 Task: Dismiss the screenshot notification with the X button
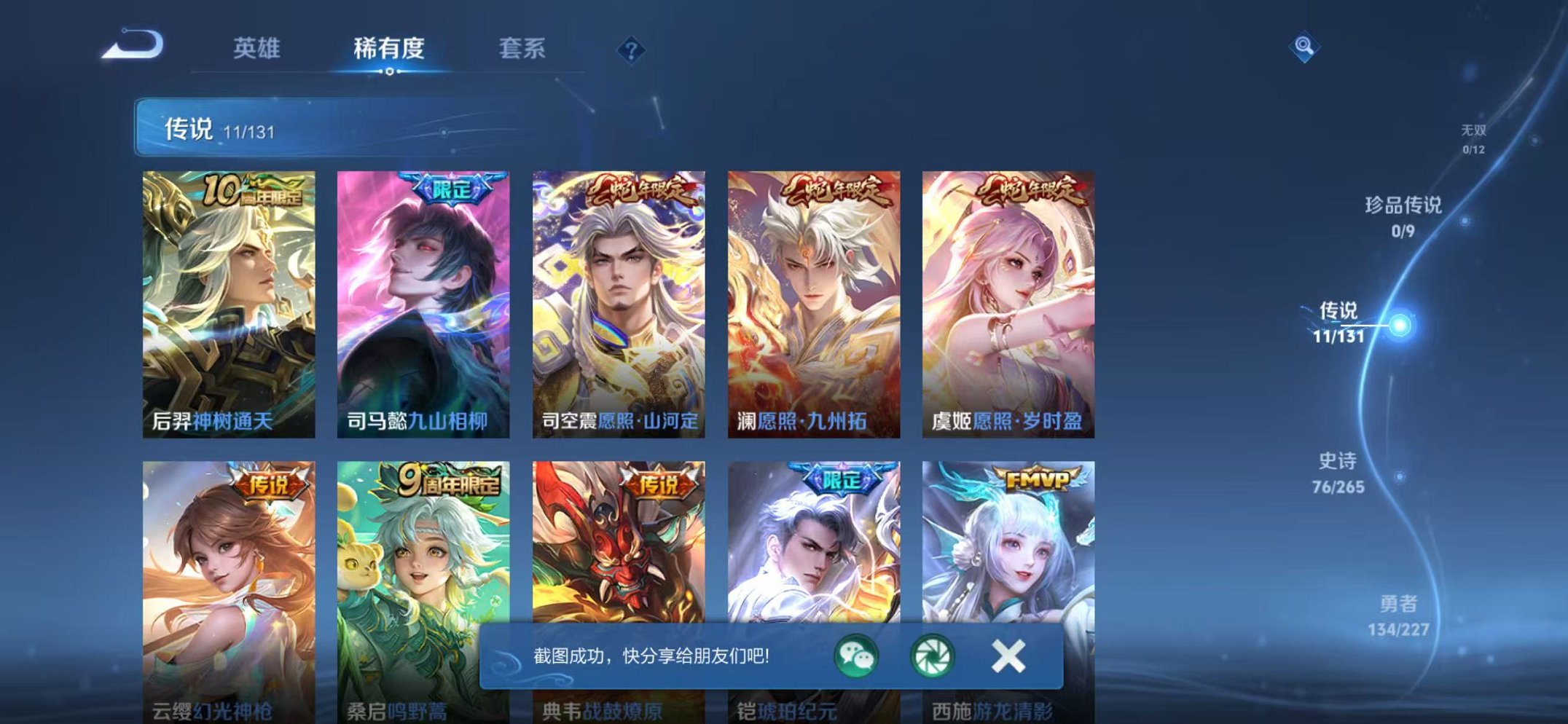[1008, 657]
